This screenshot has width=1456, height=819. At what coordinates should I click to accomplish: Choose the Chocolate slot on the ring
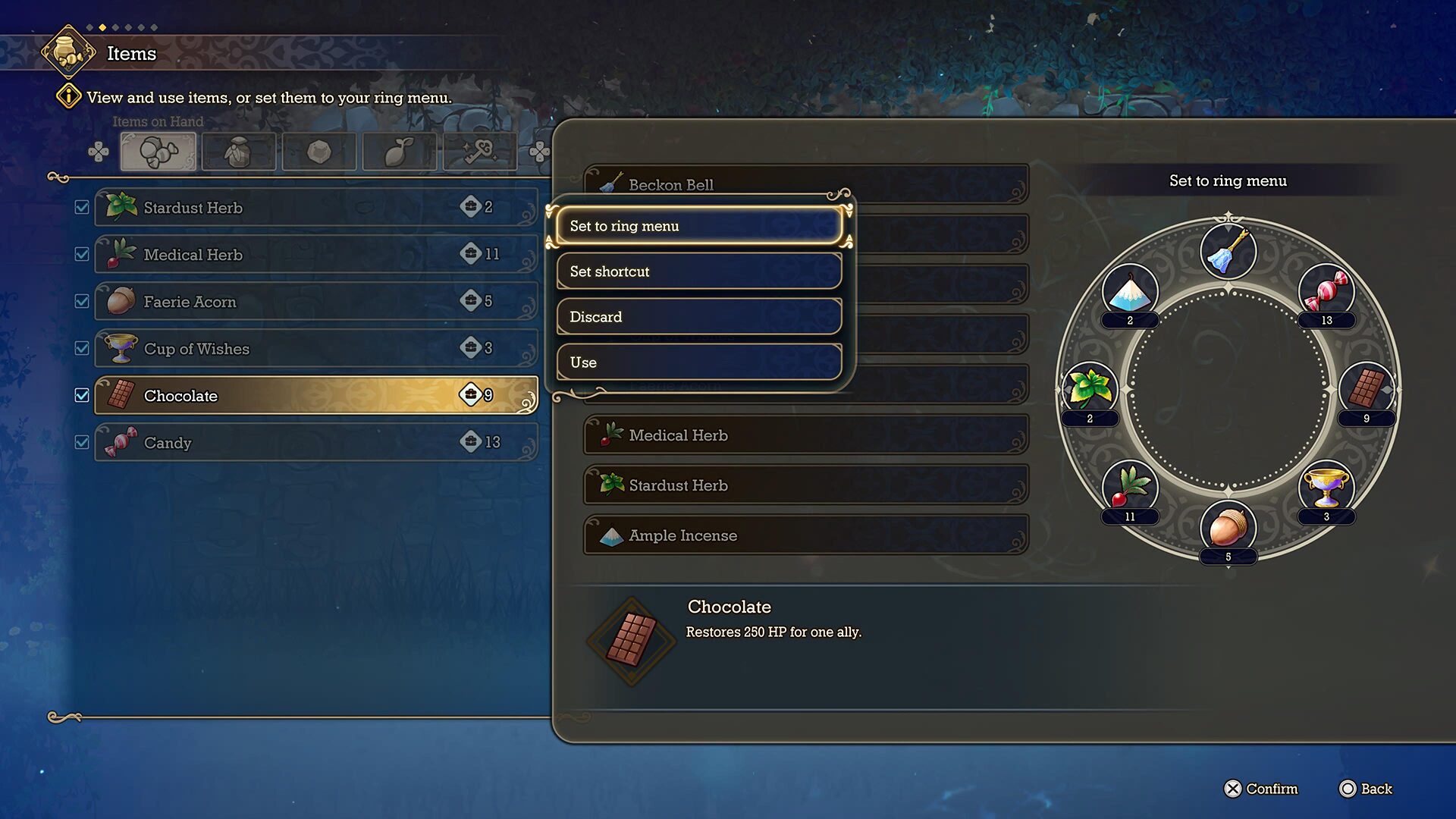tap(1367, 389)
